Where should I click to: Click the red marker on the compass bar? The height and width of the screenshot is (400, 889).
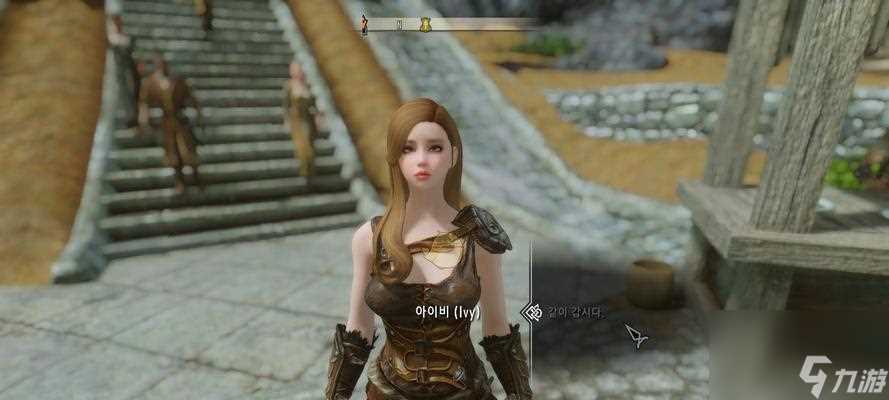(365, 25)
